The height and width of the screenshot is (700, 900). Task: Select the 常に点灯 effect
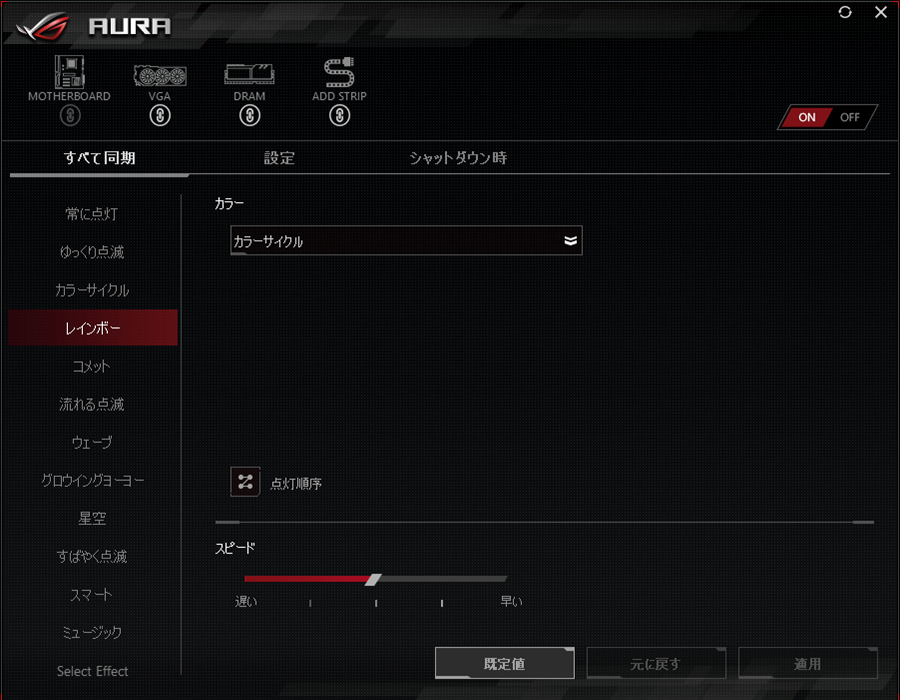[92, 214]
